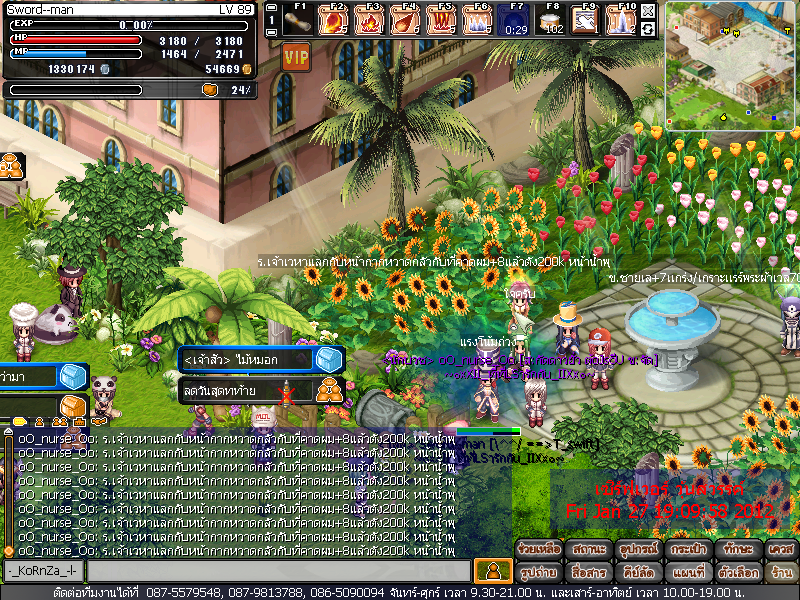Open the แผนที่ (Map) window

[686, 573]
